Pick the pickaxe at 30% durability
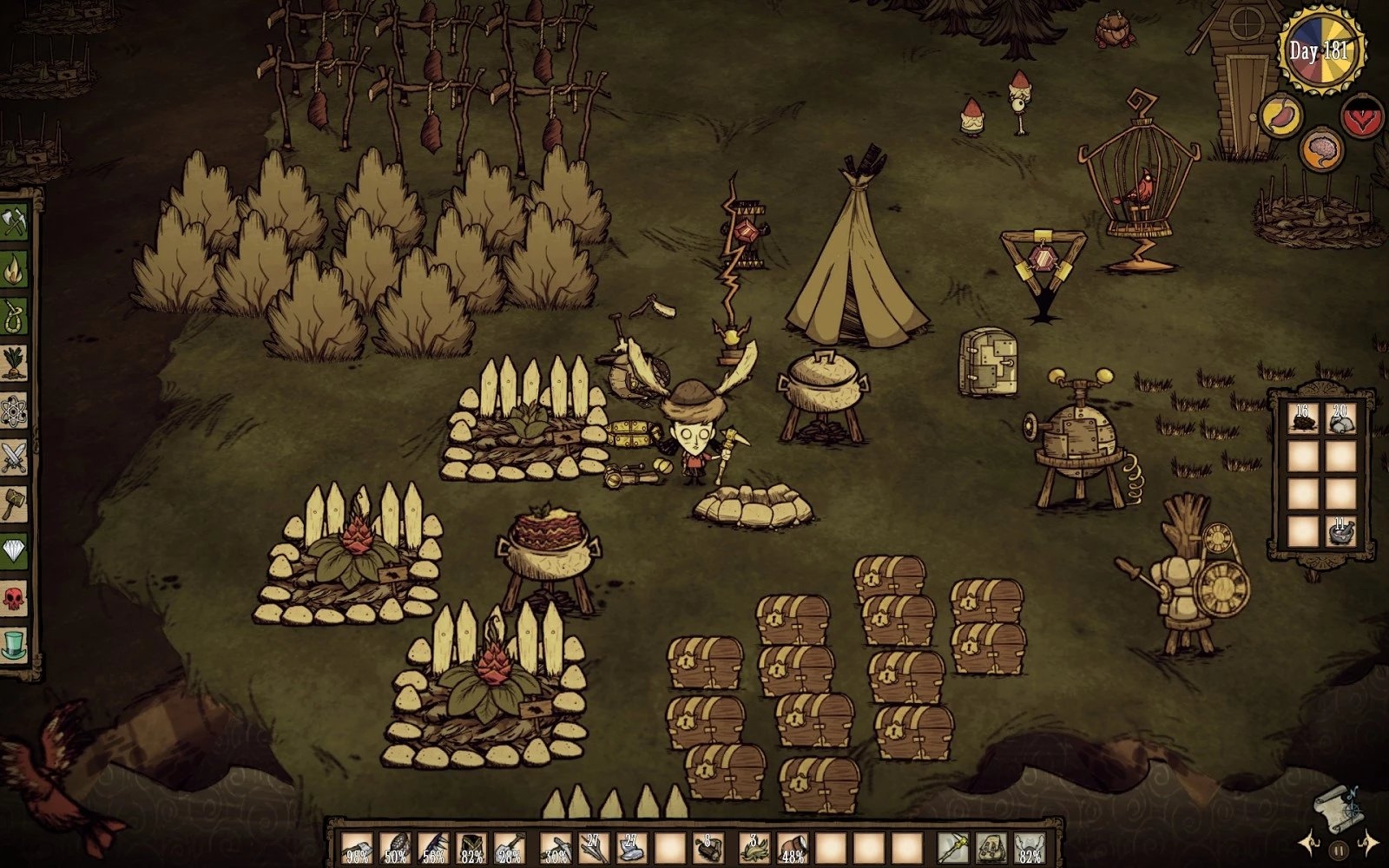 (x=556, y=847)
